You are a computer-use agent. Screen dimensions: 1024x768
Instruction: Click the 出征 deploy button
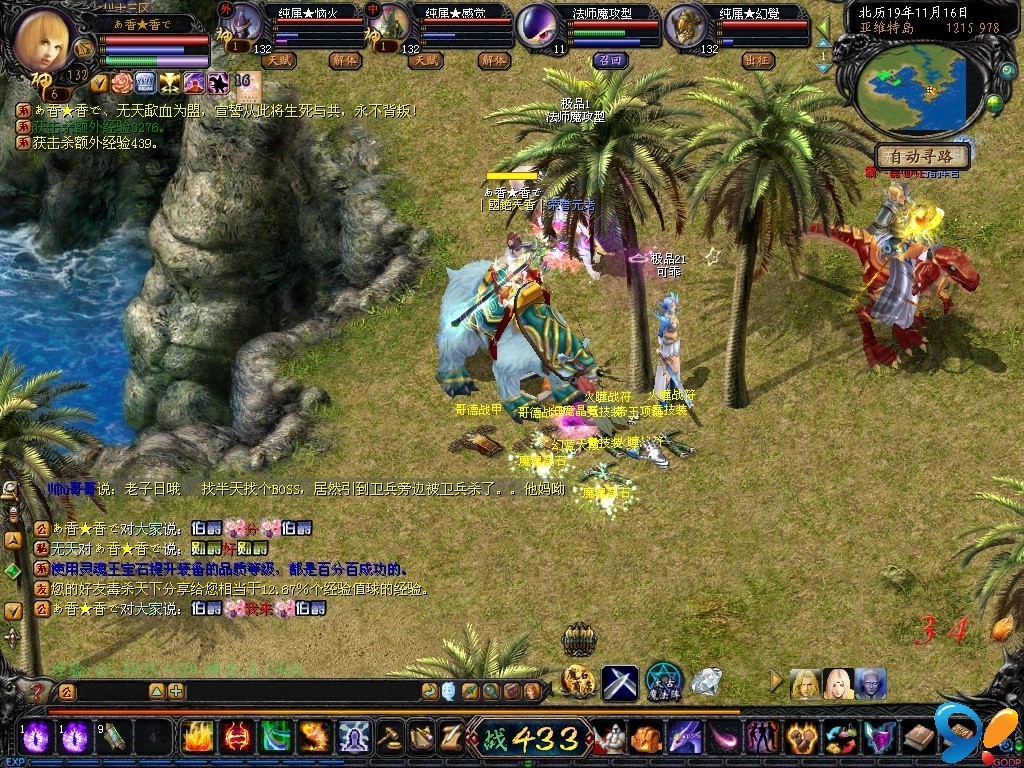(757, 60)
